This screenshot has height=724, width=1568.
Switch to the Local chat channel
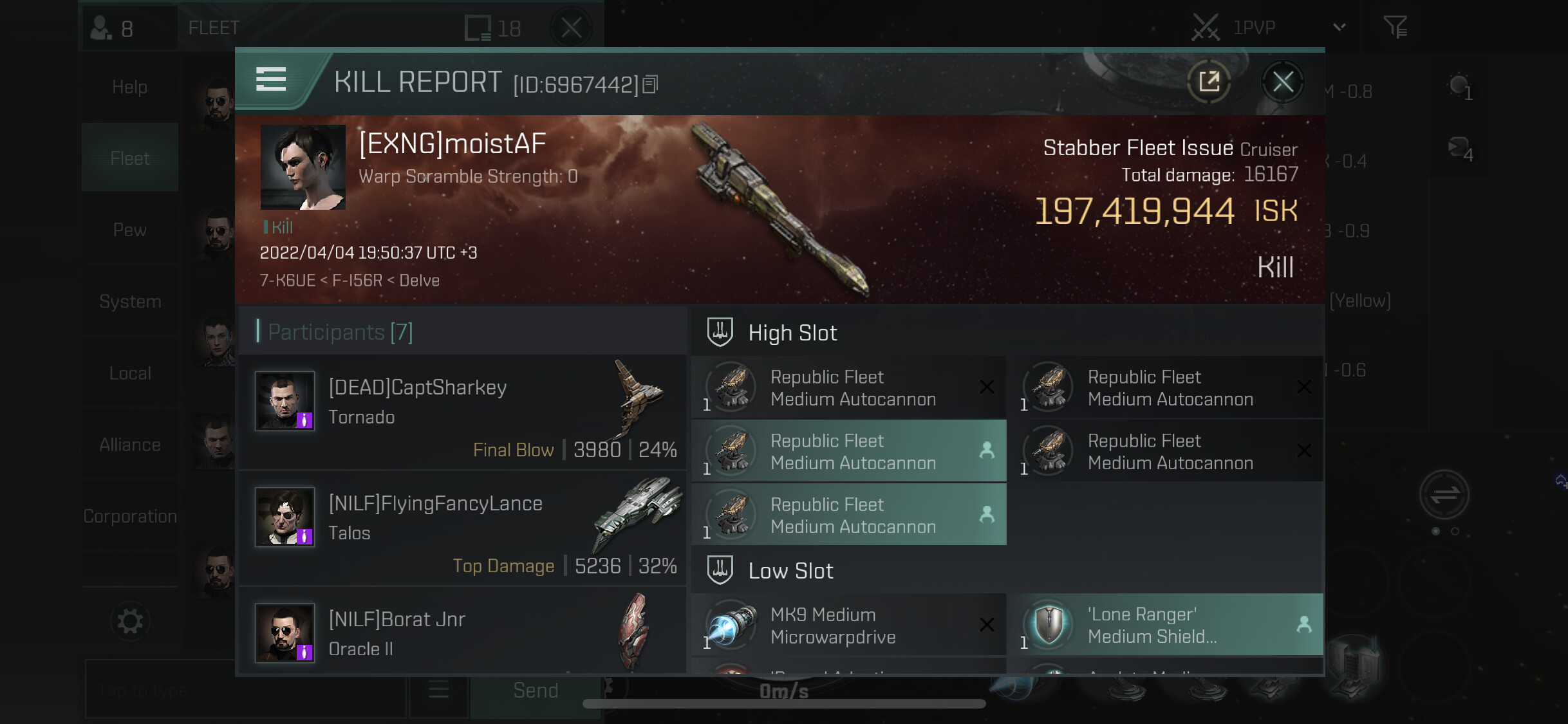click(129, 373)
